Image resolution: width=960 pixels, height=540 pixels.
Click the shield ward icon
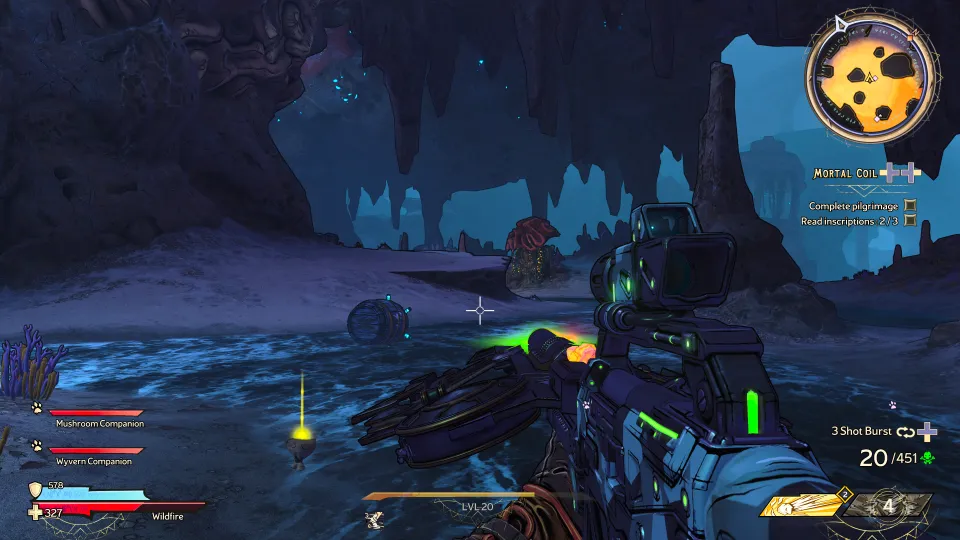click(x=36, y=488)
